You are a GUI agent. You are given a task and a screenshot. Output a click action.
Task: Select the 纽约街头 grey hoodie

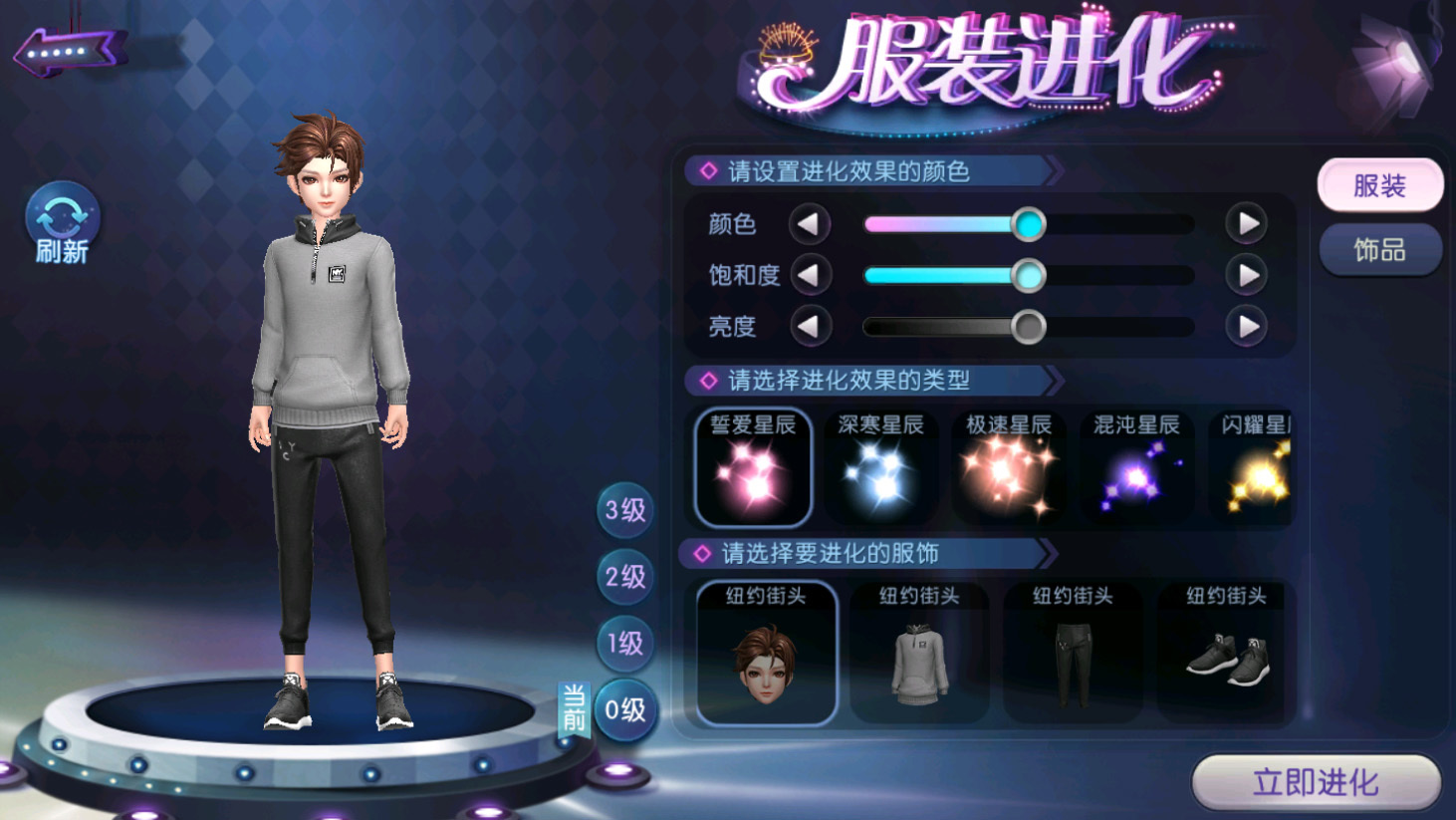[x=919, y=653]
